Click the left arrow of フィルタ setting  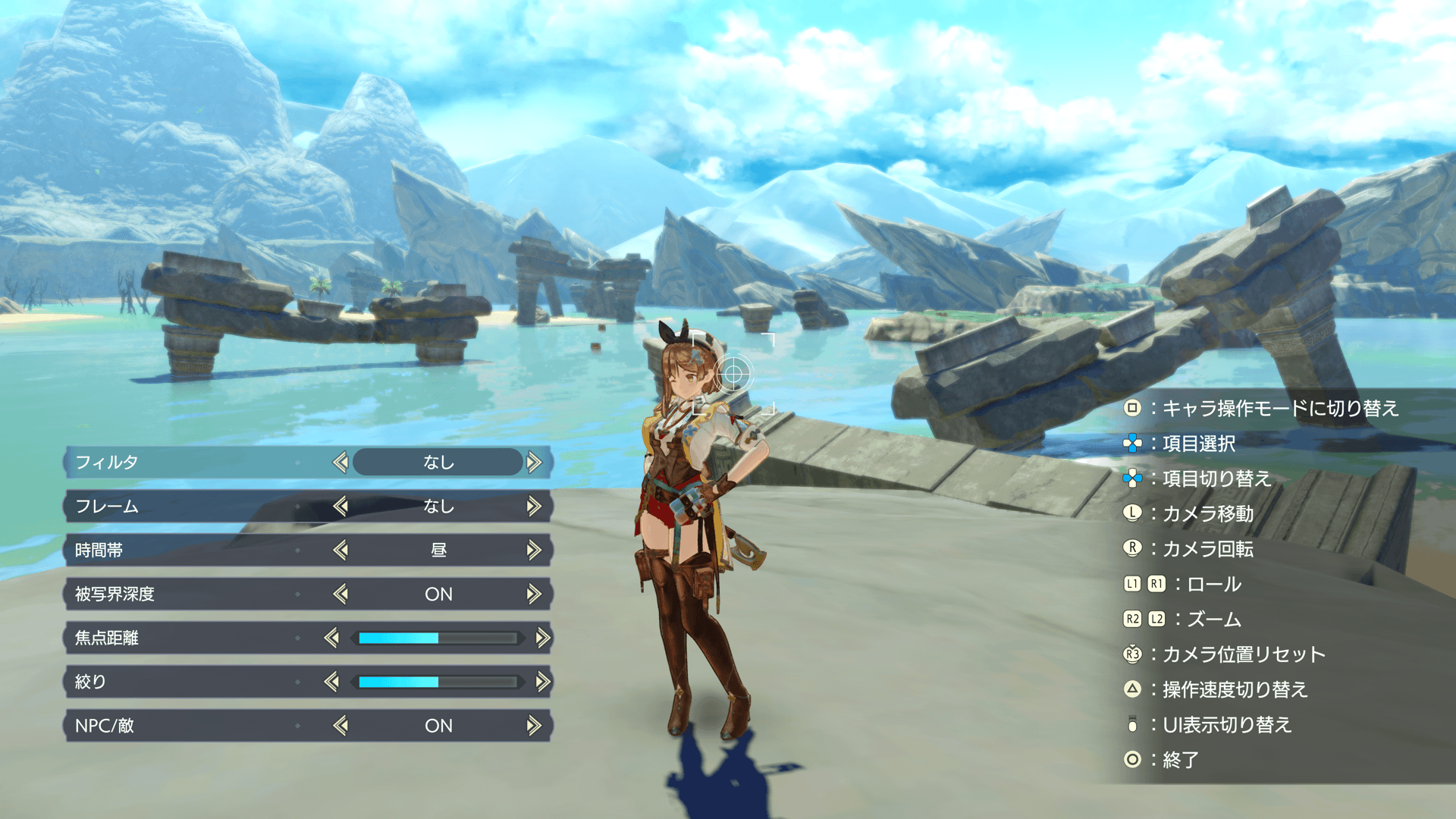pyautogui.click(x=340, y=462)
